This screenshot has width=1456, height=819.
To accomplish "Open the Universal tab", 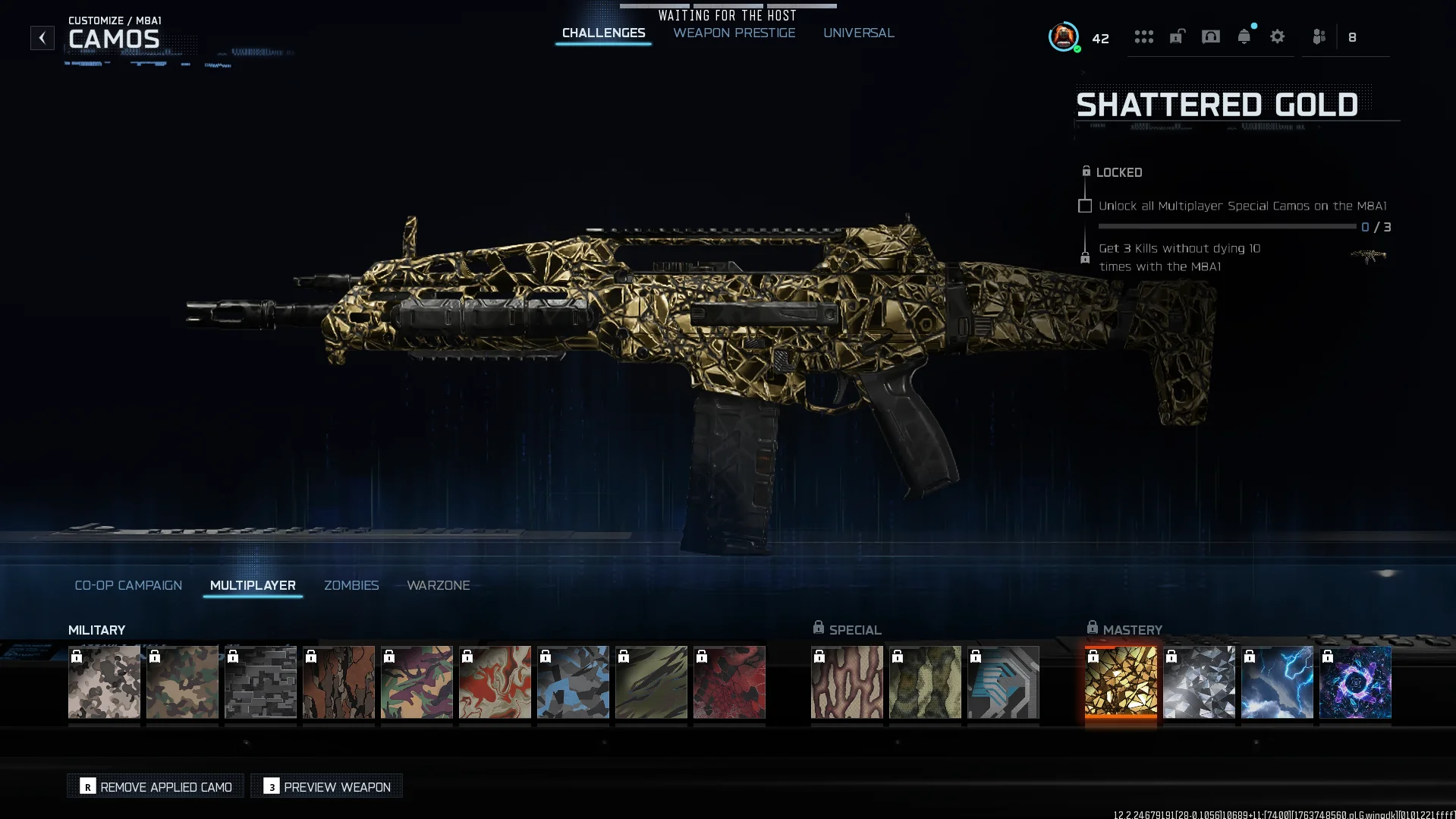I will click(858, 33).
